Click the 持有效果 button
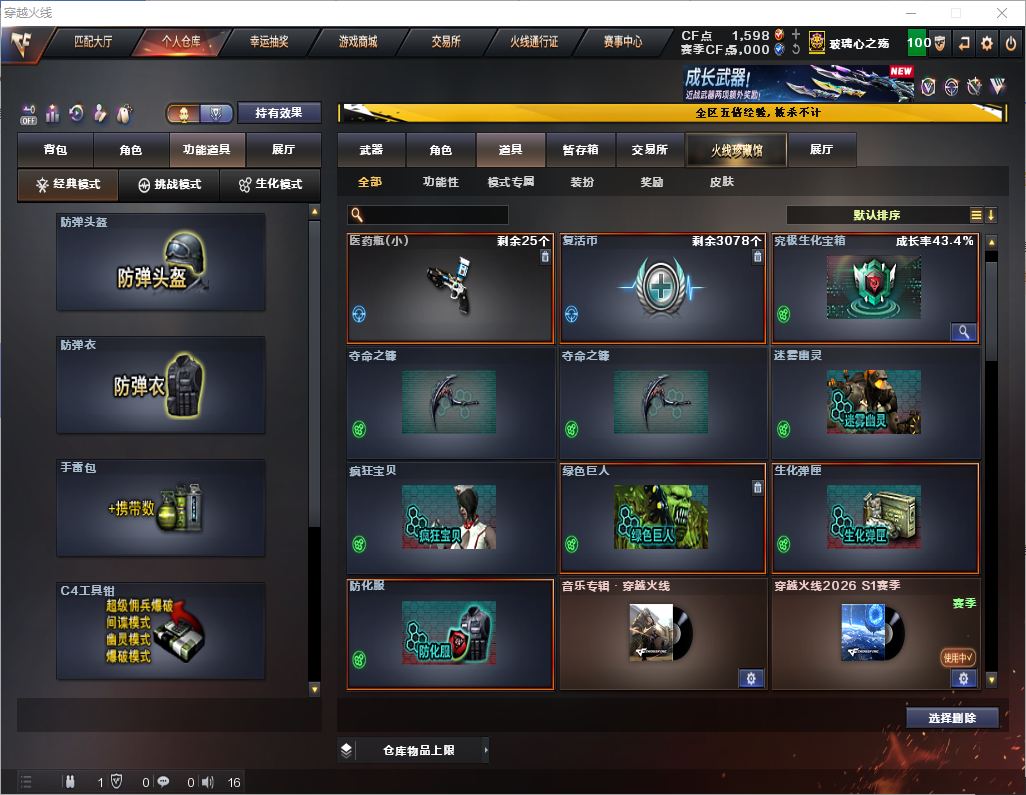Screen dimensions: 1026x795 point(279,113)
